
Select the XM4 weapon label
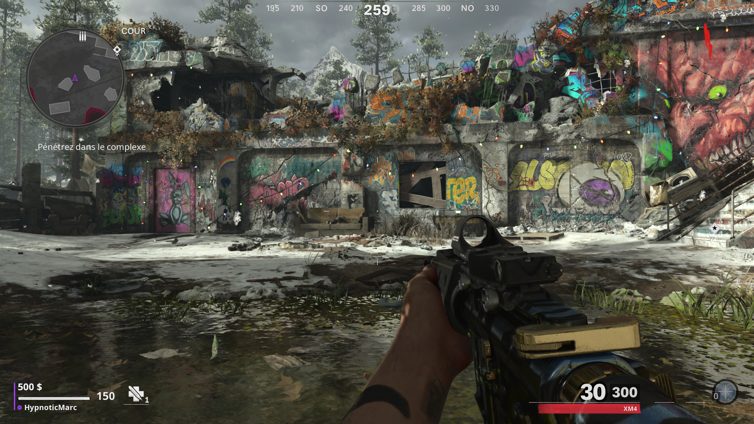pyautogui.click(x=630, y=408)
